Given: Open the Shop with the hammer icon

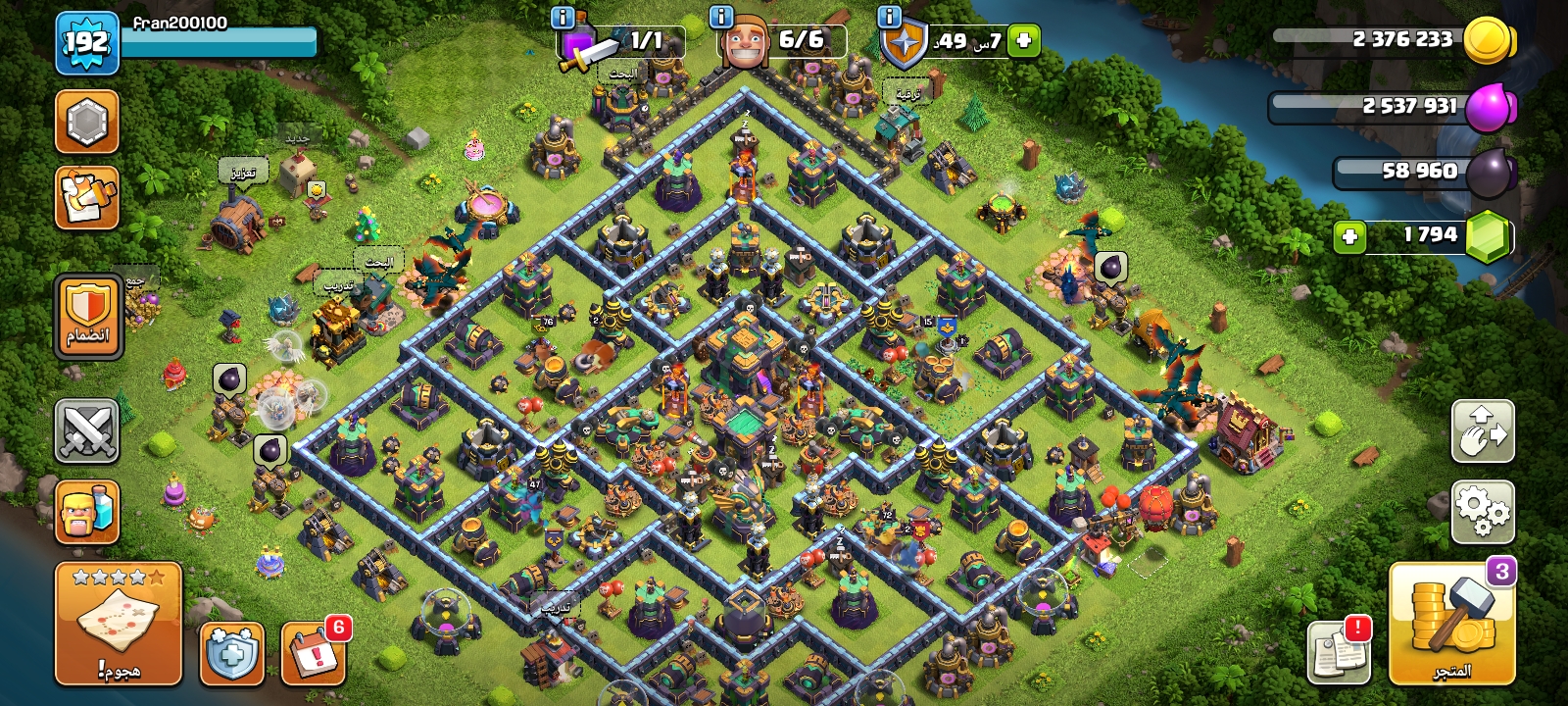Looking at the screenshot, I should (1451, 624).
